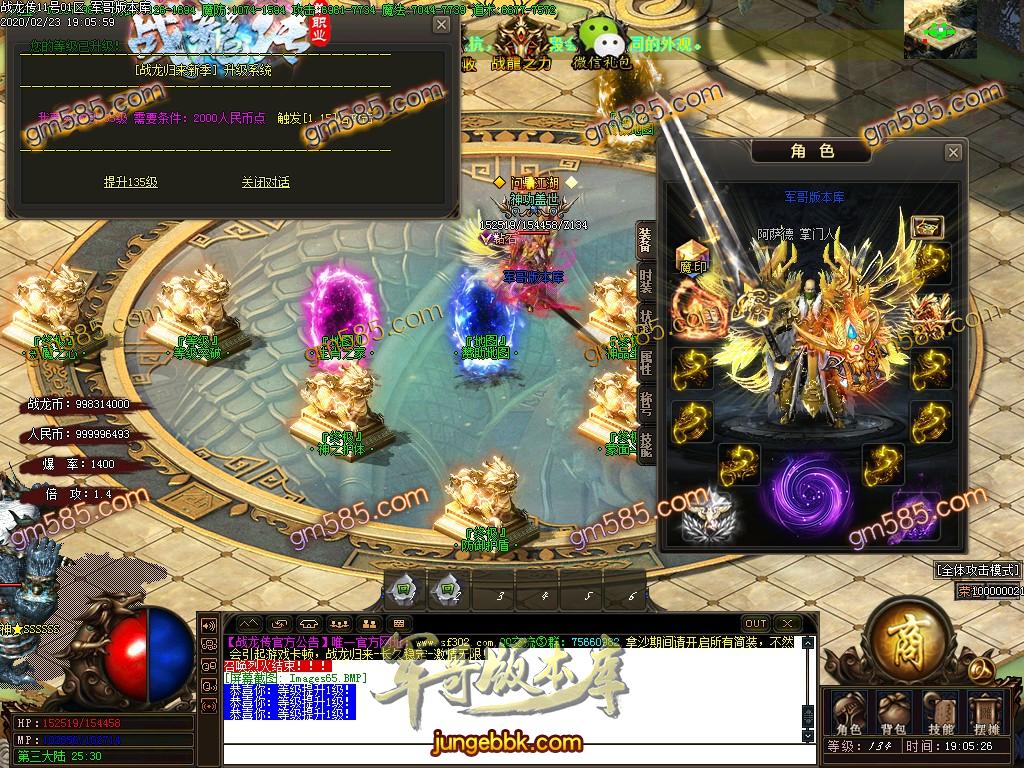Open the round 商 shop button
Screen dimensions: 1024x768
click(907, 637)
